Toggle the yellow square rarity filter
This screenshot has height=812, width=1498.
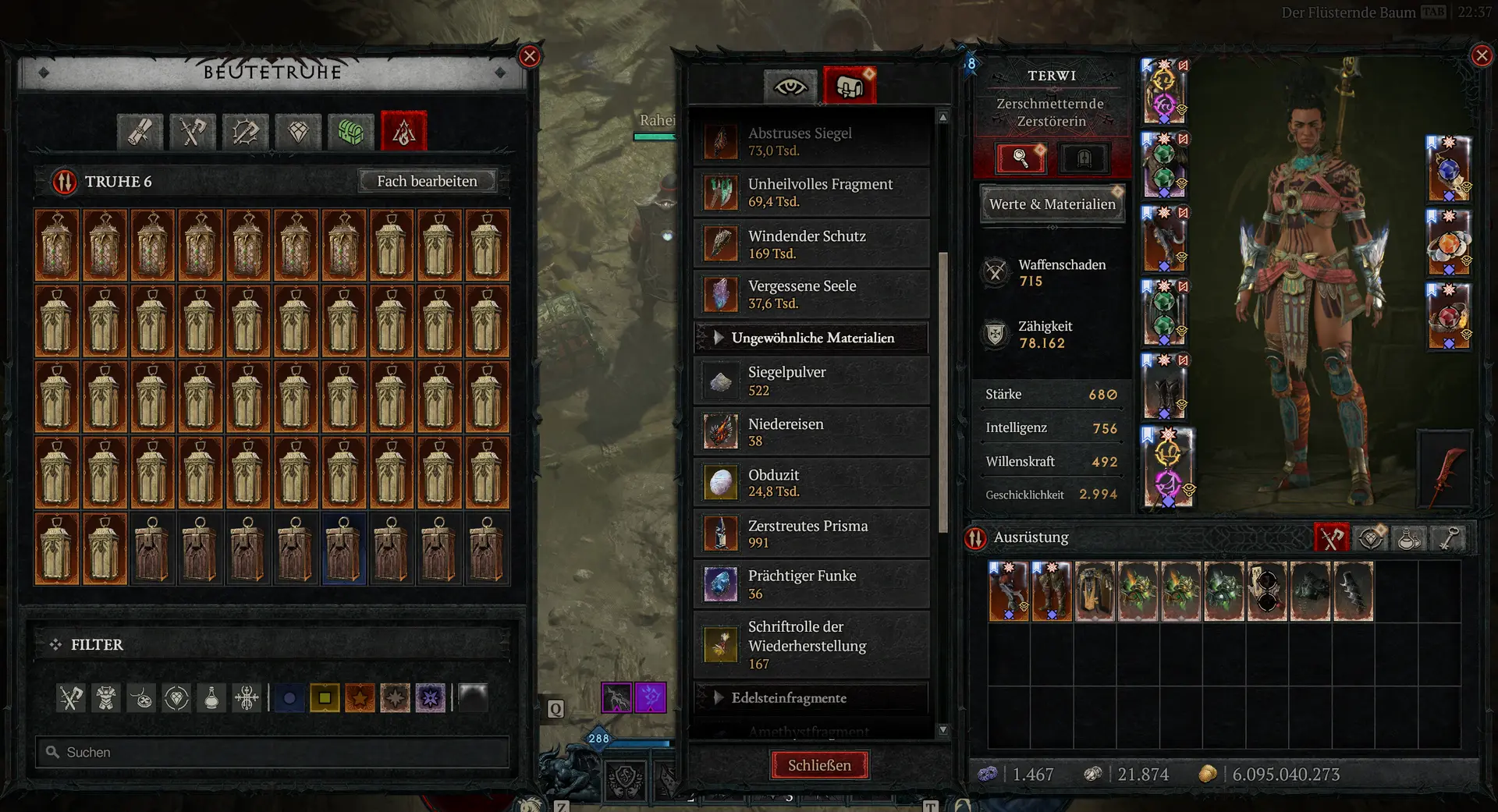click(325, 697)
